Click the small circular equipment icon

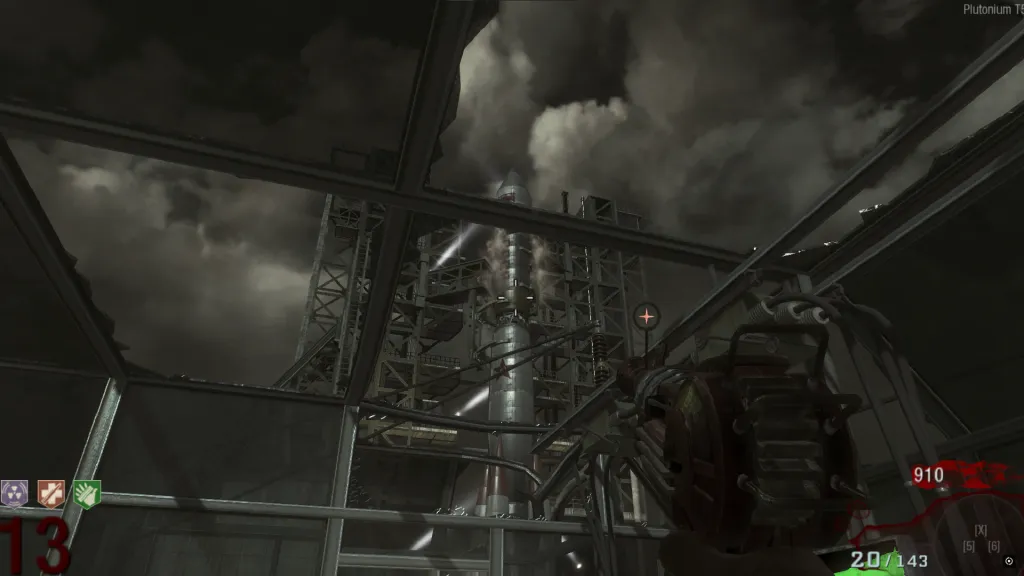coord(1008,561)
